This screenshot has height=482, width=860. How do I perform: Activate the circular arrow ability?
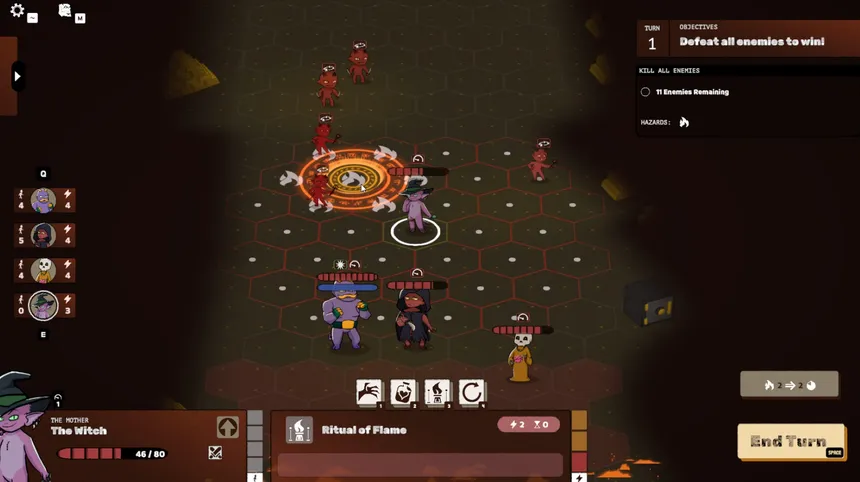point(472,392)
